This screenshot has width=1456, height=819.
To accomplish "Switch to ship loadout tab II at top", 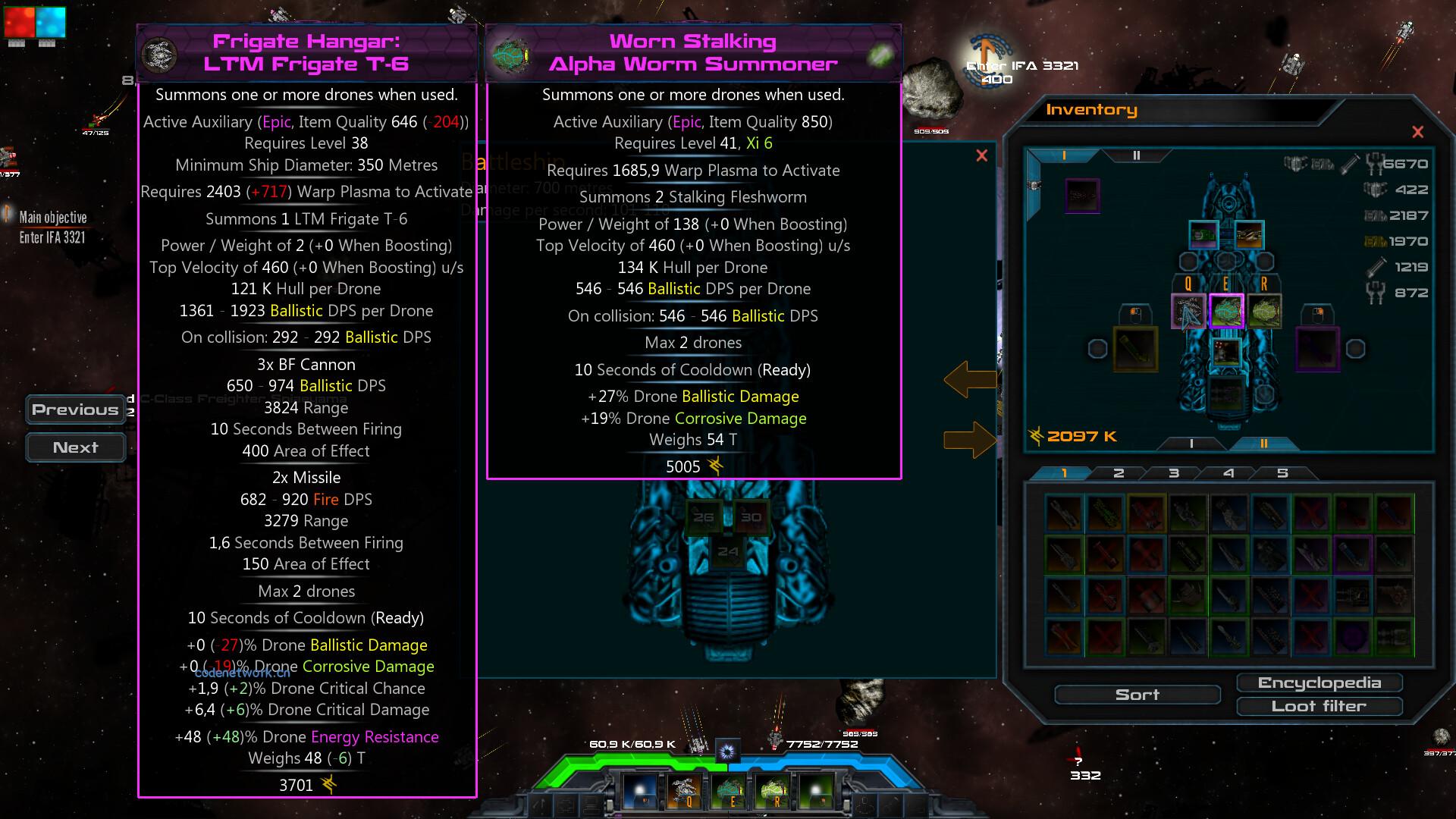I will pos(1136,155).
